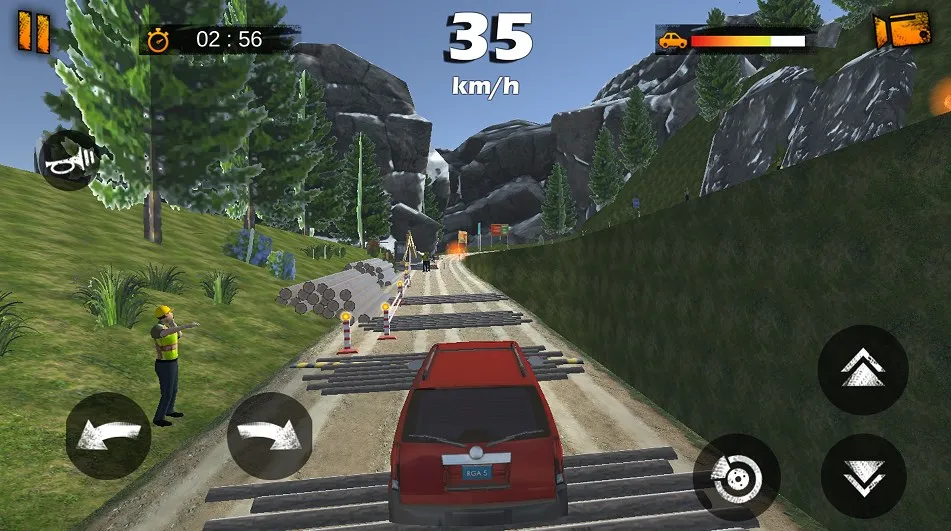
Task: Reverse with the double down-arrow button
Action: (x=863, y=476)
